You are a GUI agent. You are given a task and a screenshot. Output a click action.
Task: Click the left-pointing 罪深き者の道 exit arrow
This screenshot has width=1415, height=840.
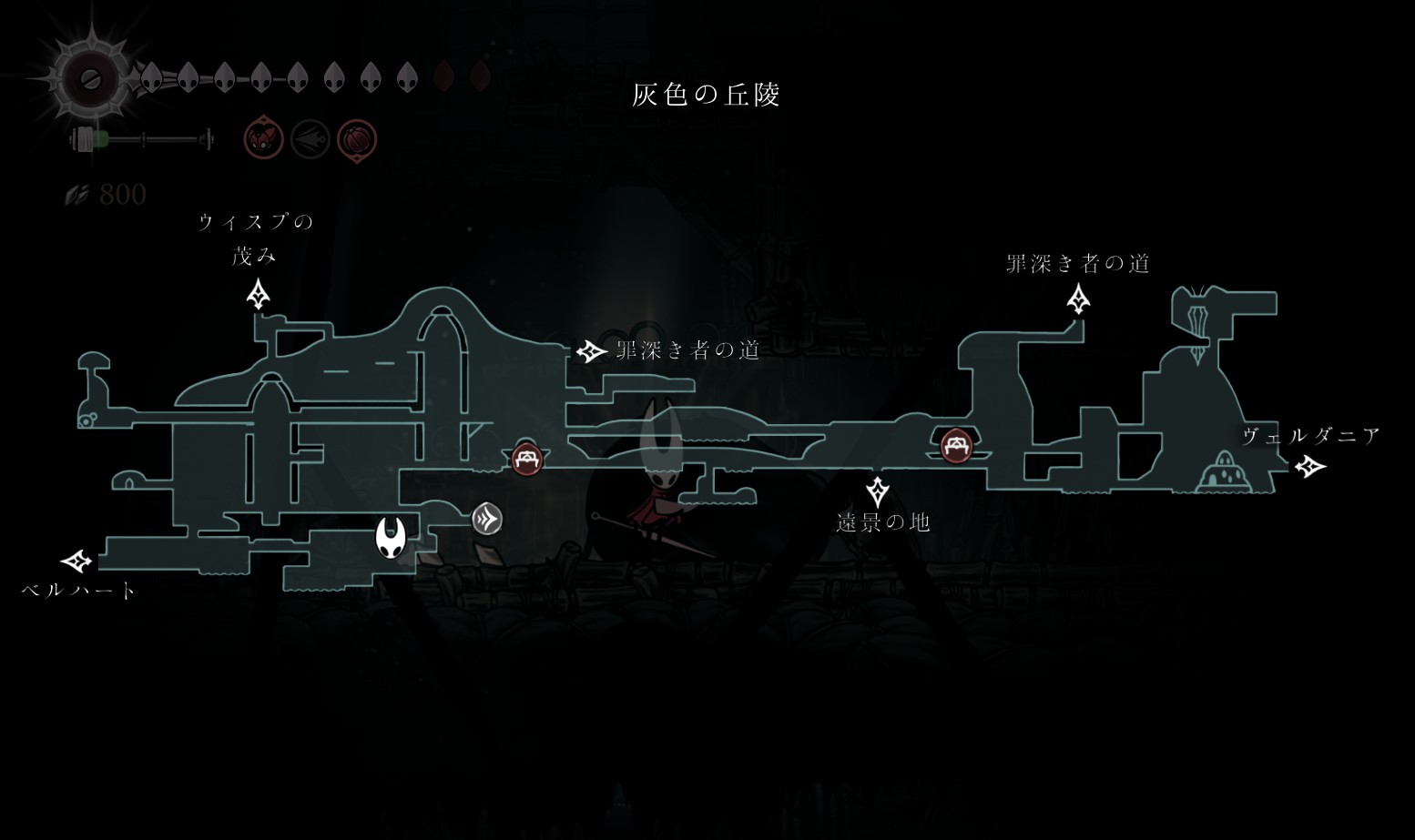coord(592,350)
